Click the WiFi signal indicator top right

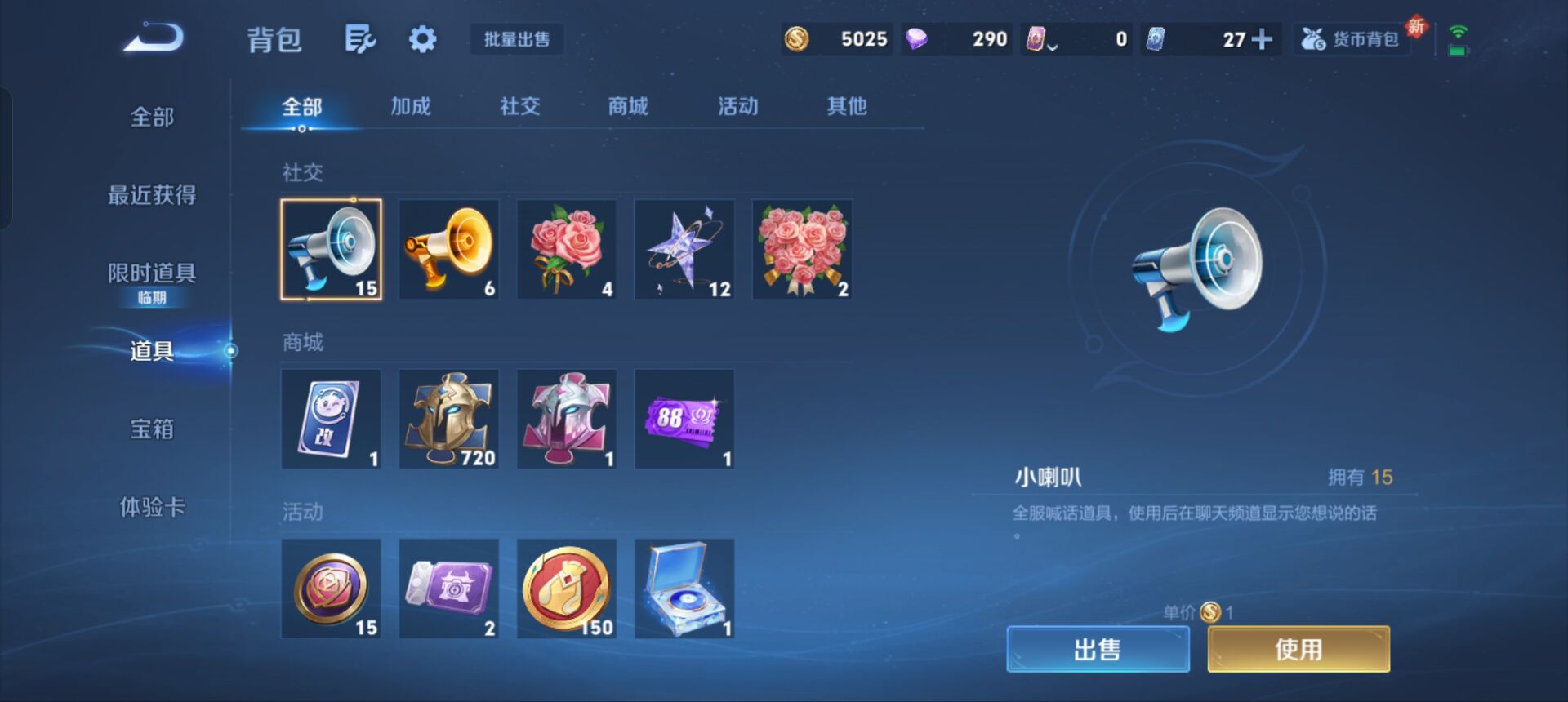point(1459,33)
